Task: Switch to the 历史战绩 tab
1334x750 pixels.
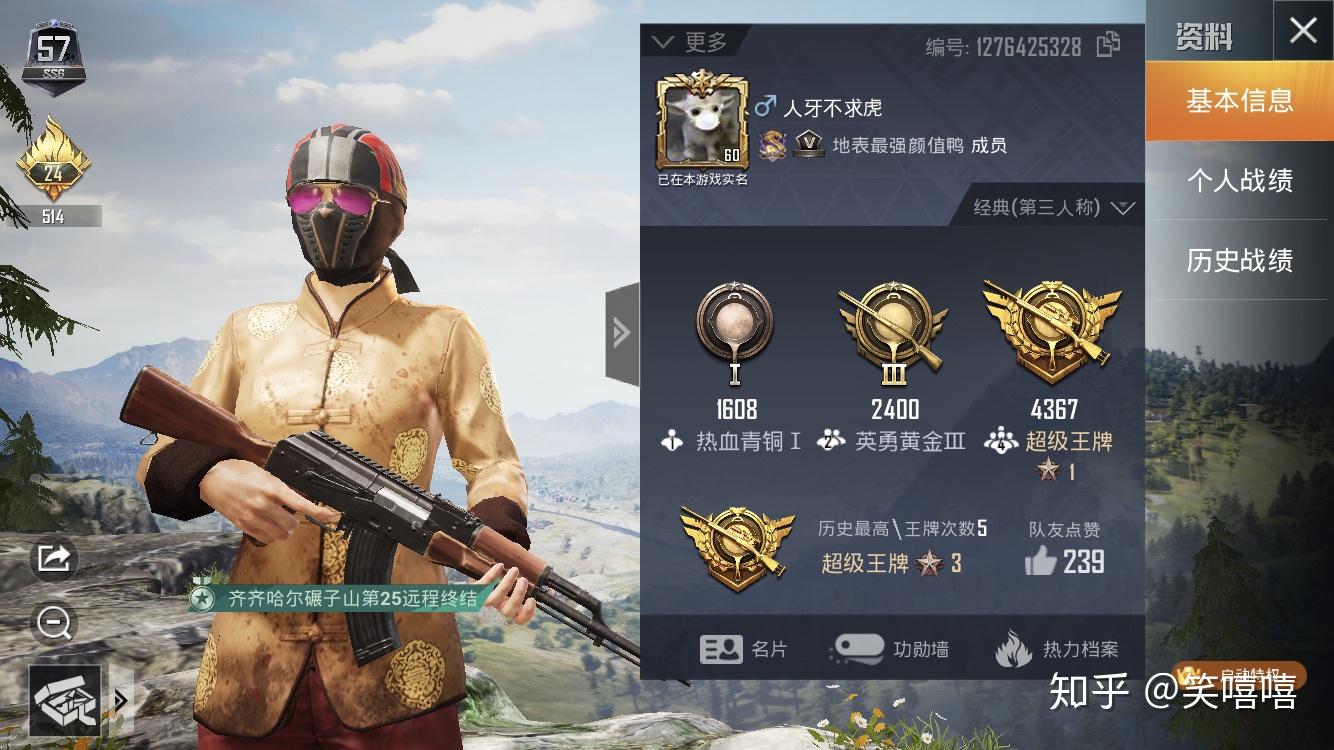Action: click(x=1240, y=261)
